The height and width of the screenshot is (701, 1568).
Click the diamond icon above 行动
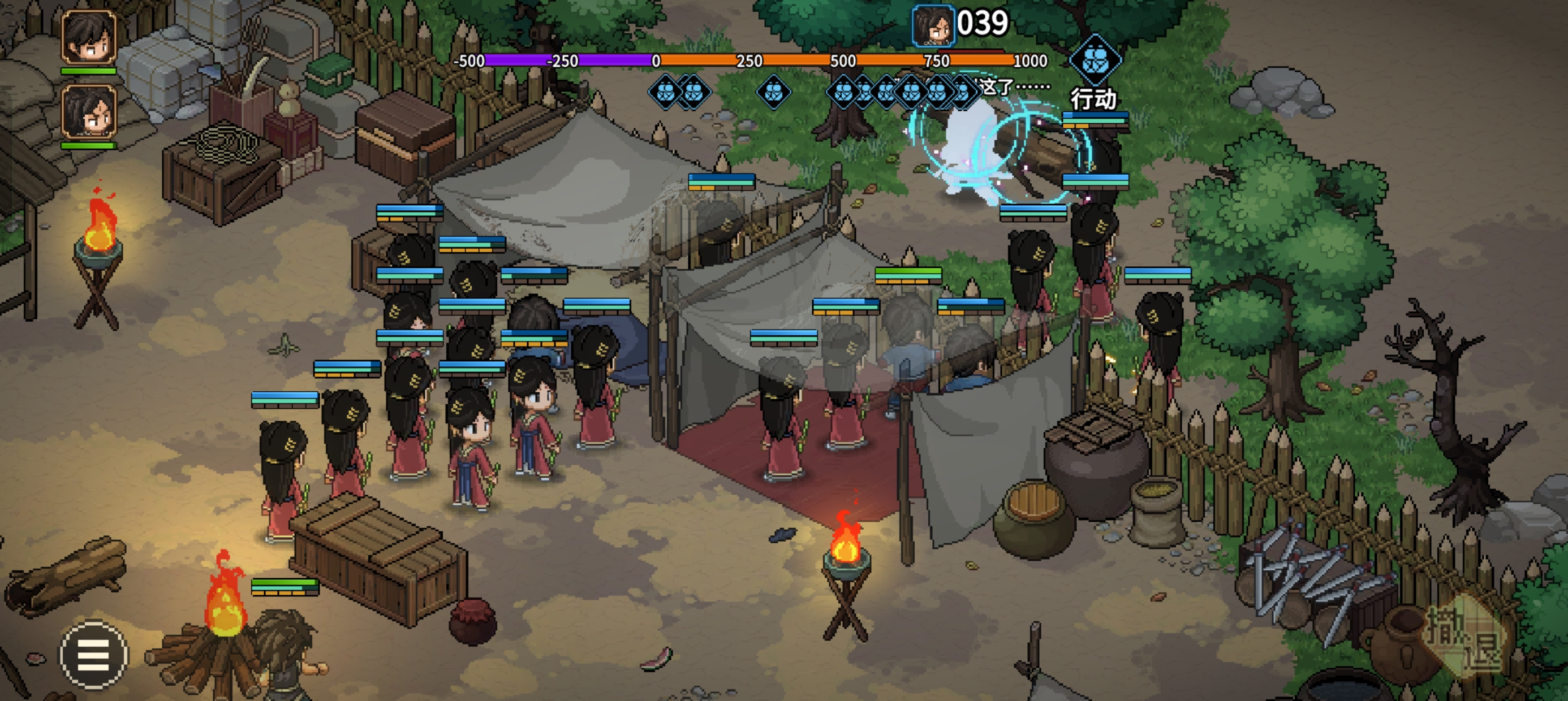[x=1095, y=59]
